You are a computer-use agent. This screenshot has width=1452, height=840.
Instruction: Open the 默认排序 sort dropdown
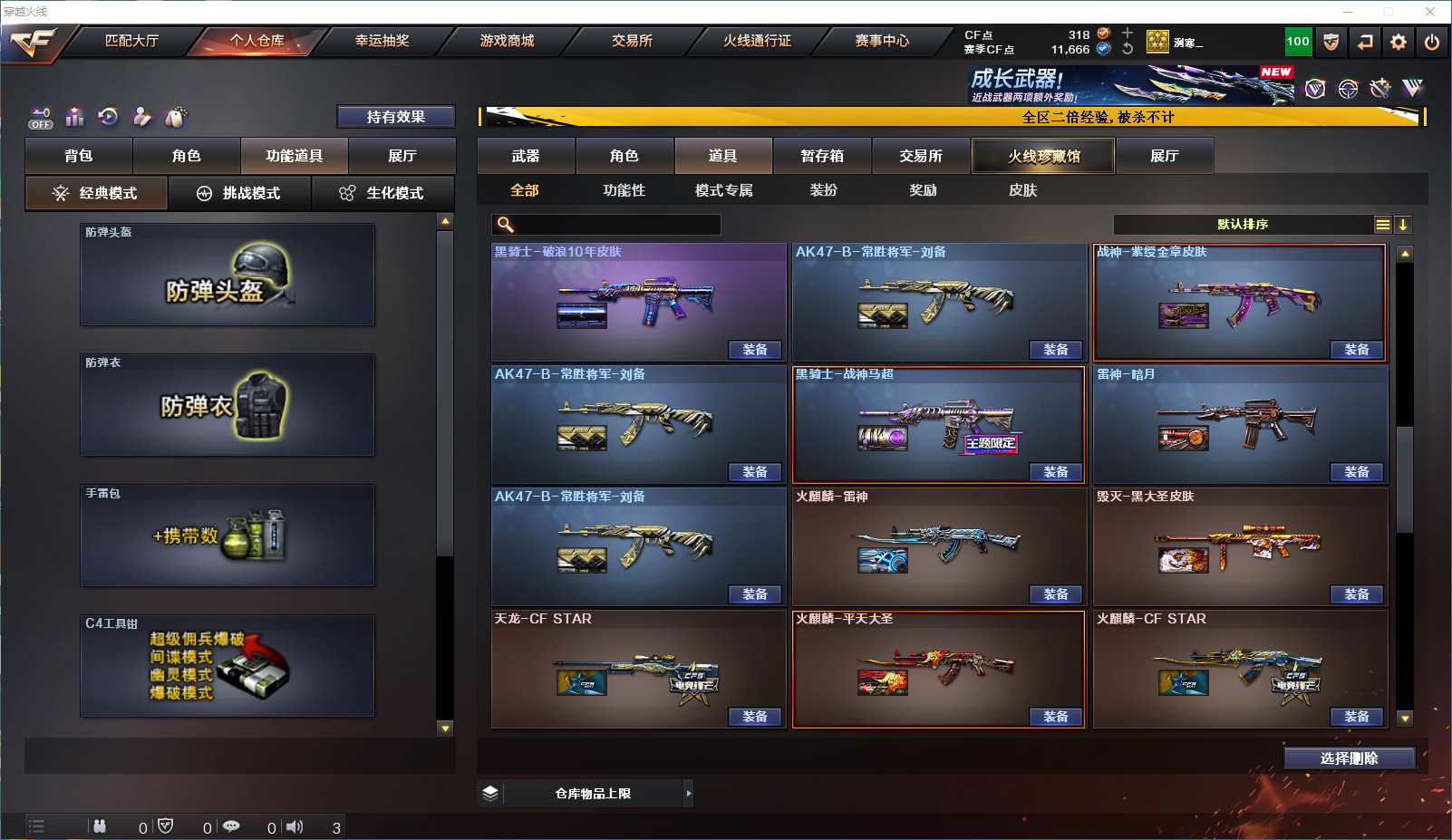tap(1243, 225)
